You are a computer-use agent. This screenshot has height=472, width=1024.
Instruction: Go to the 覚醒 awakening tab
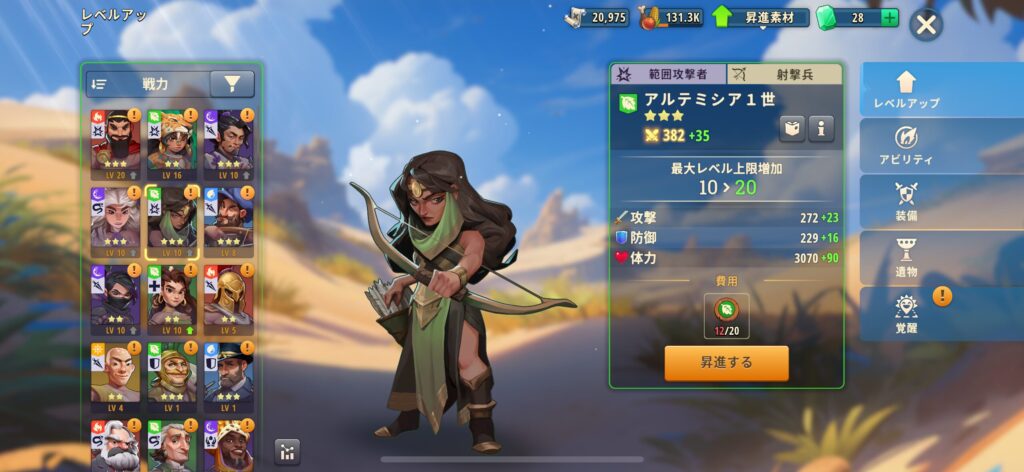[907, 314]
